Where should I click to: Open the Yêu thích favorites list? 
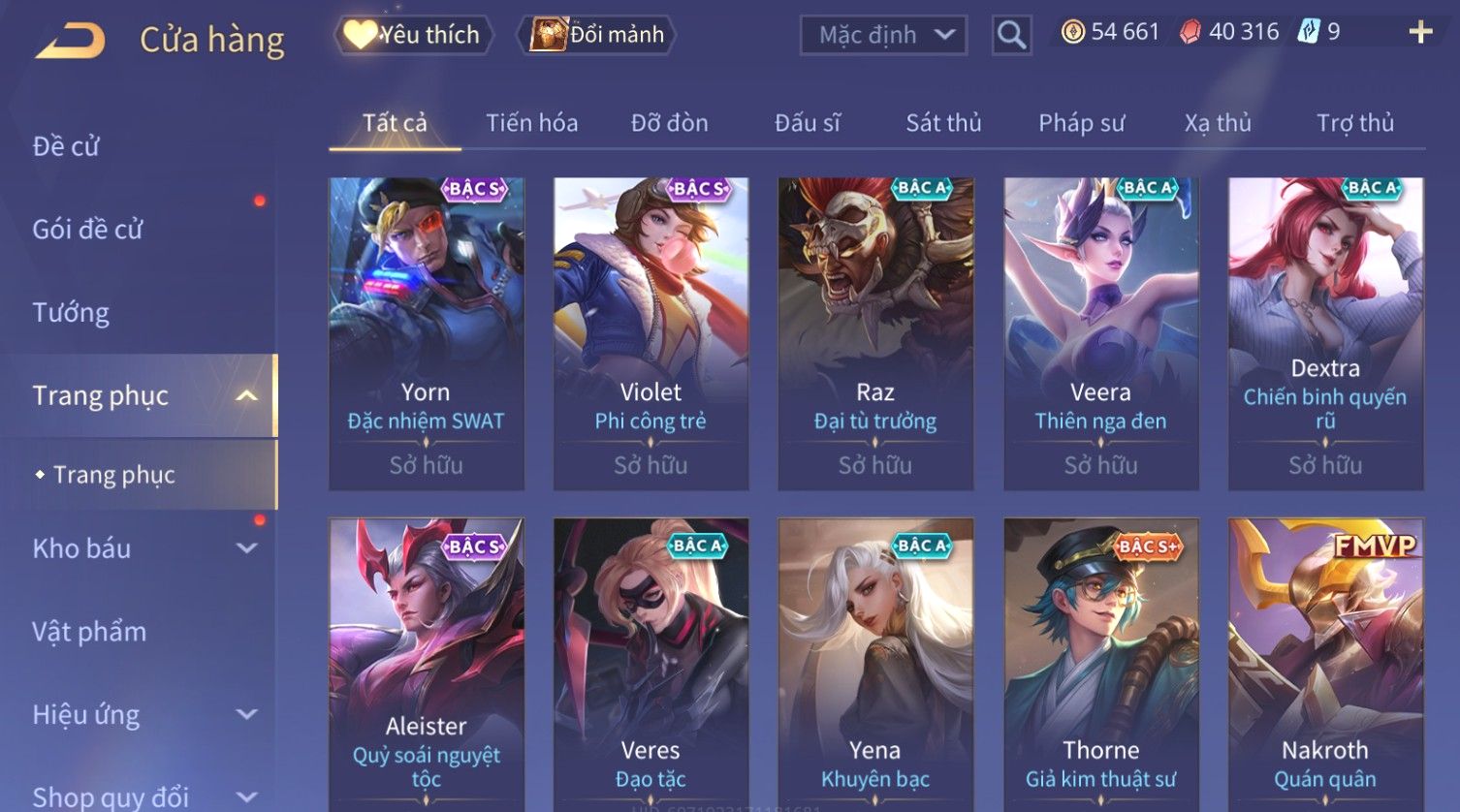[x=415, y=35]
